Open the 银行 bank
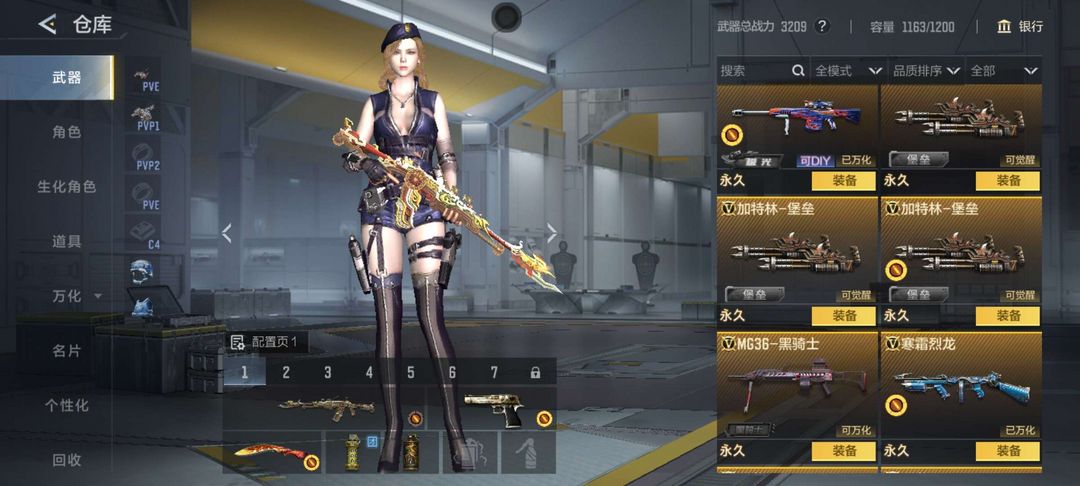This screenshot has width=1080, height=486. click(1020, 27)
